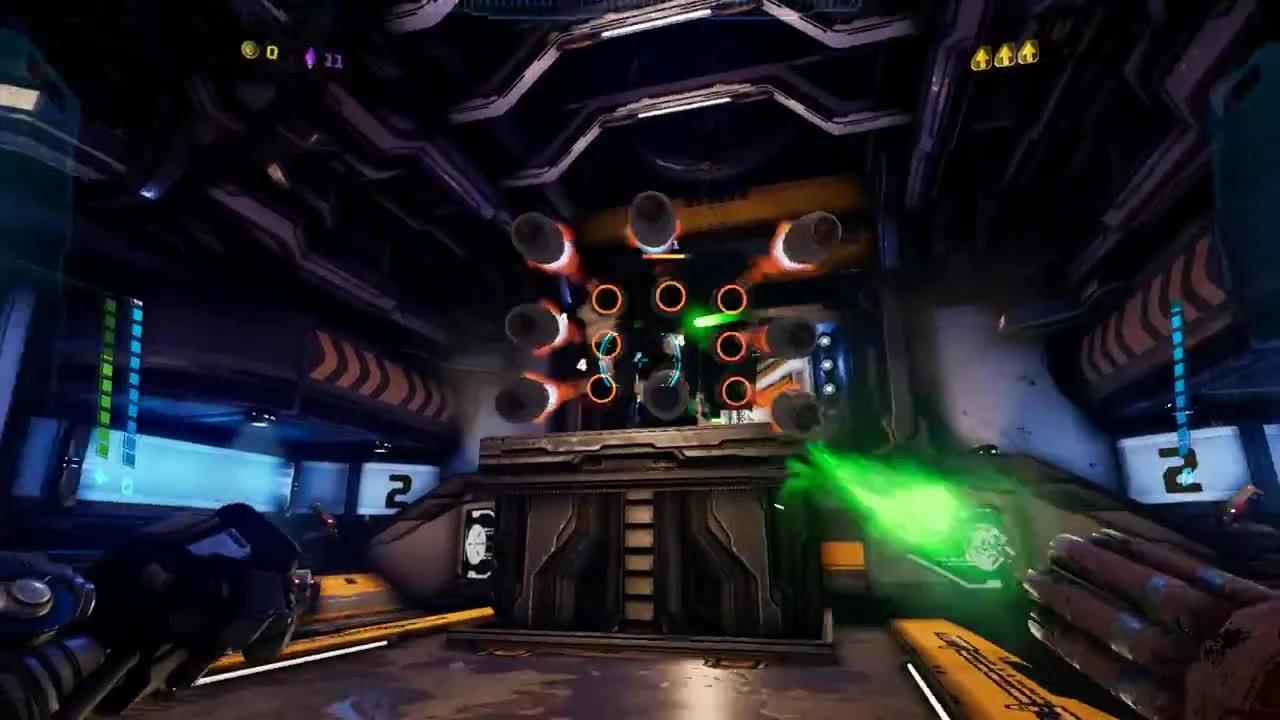Click the middle upgrade arrow icon
The width and height of the screenshot is (1280, 720).
tap(1004, 57)
